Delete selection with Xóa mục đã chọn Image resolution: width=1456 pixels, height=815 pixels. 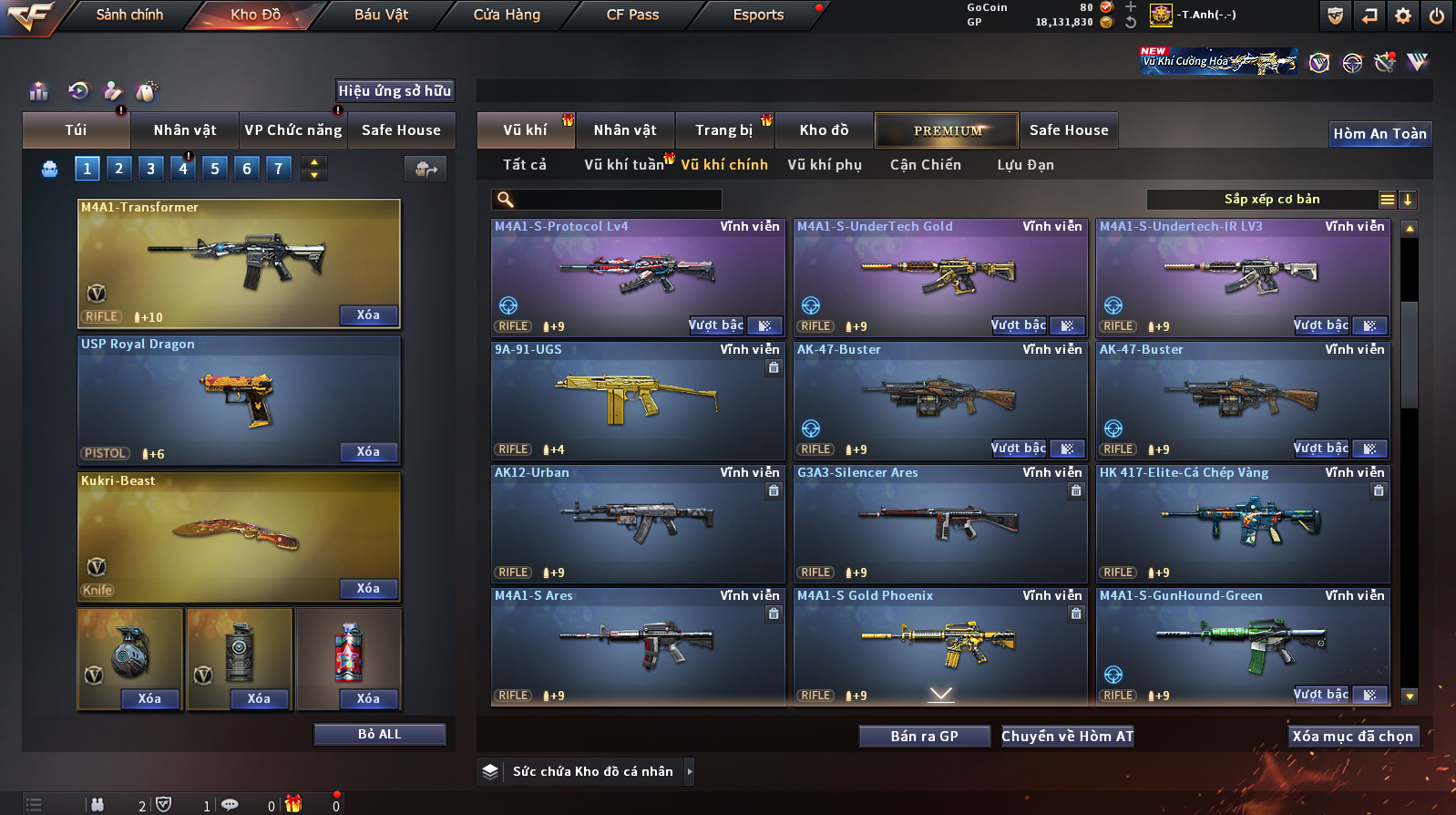(1352, 737)
